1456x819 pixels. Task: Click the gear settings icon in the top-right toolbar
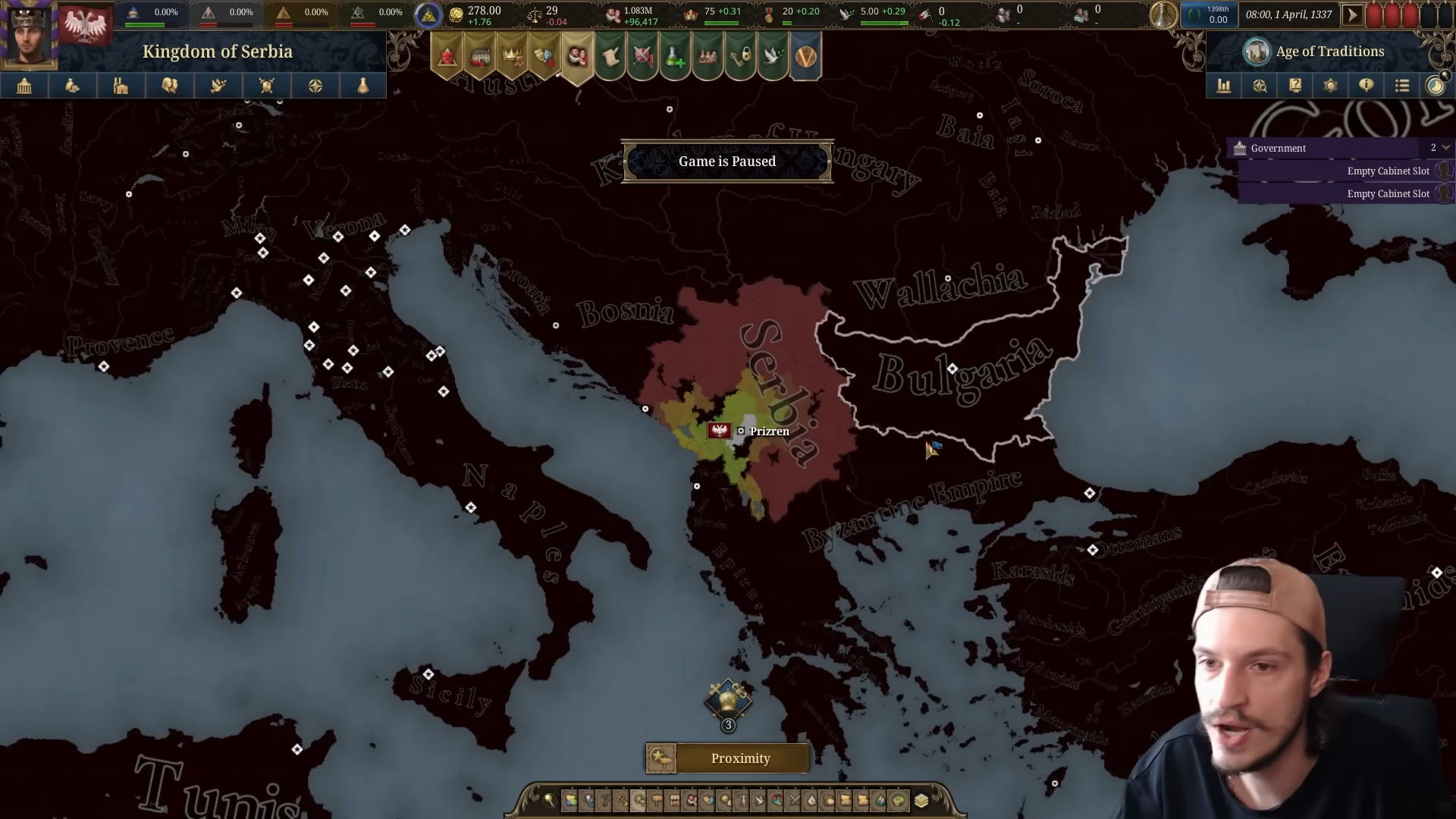point(1331,86)
